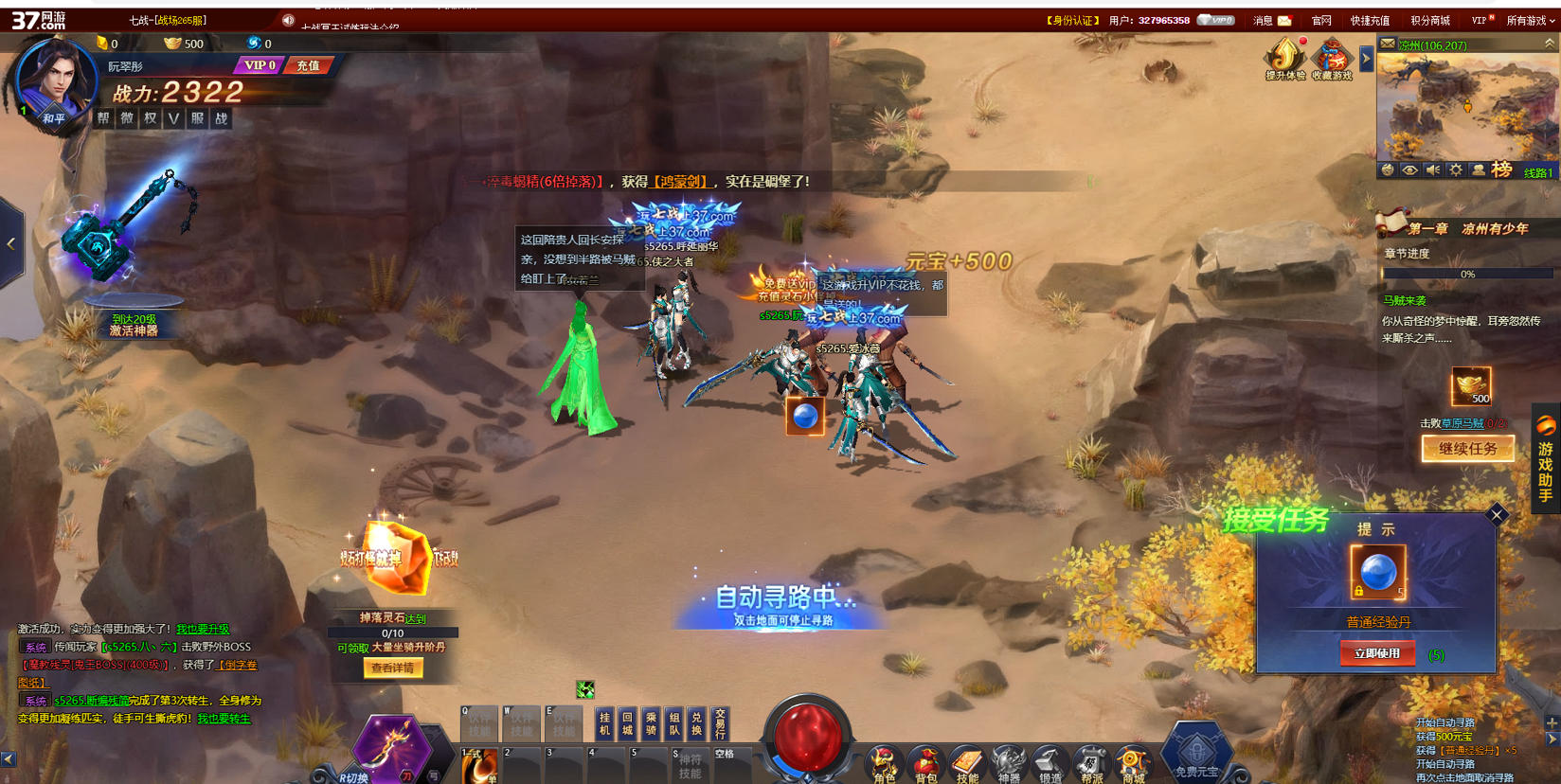Open 查看详情 for dropped spirit stones
1561x784 pixels.
click(x=392, y=668)
